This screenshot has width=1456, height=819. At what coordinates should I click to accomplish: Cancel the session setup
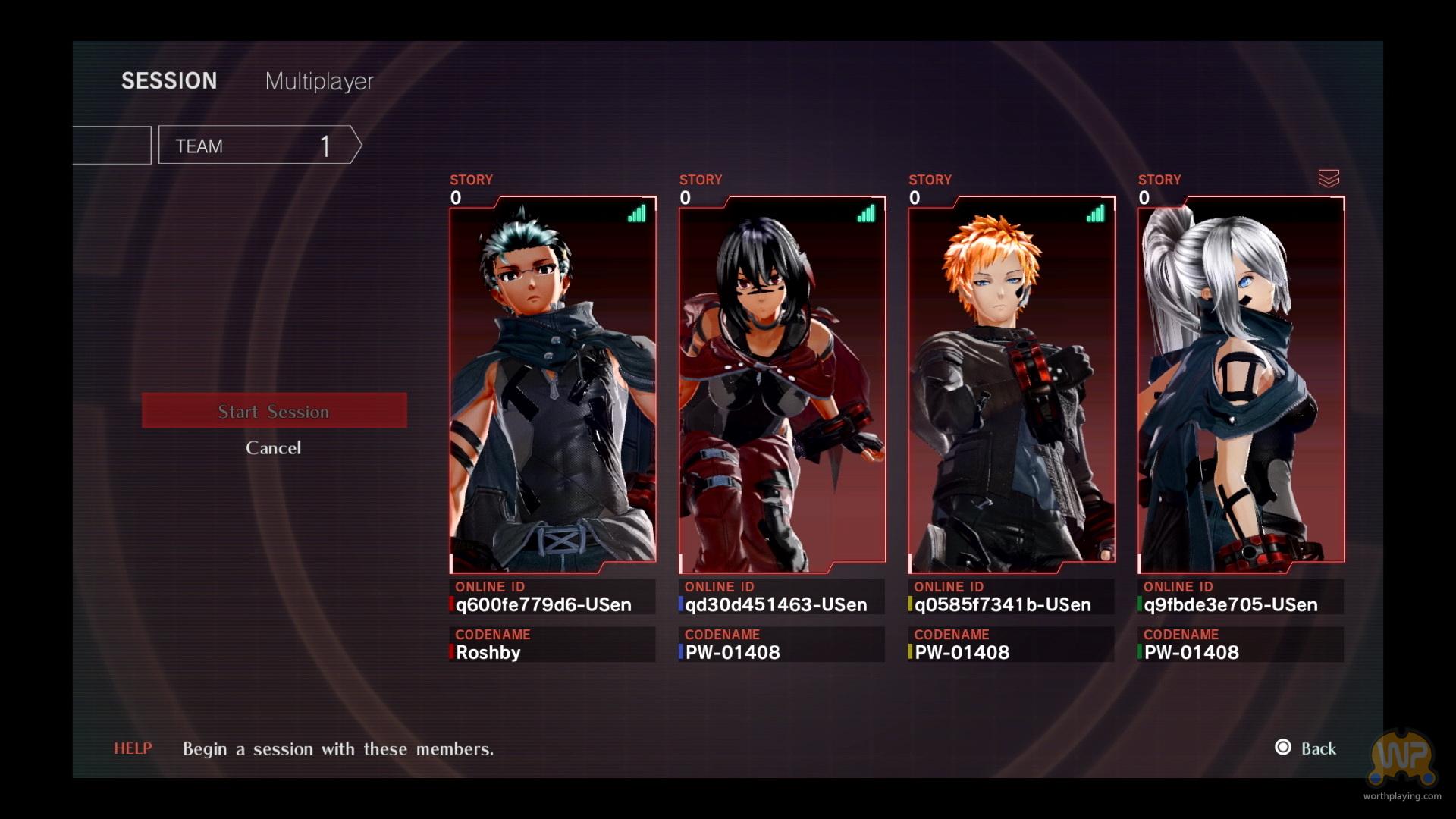(x=273, y=448)
